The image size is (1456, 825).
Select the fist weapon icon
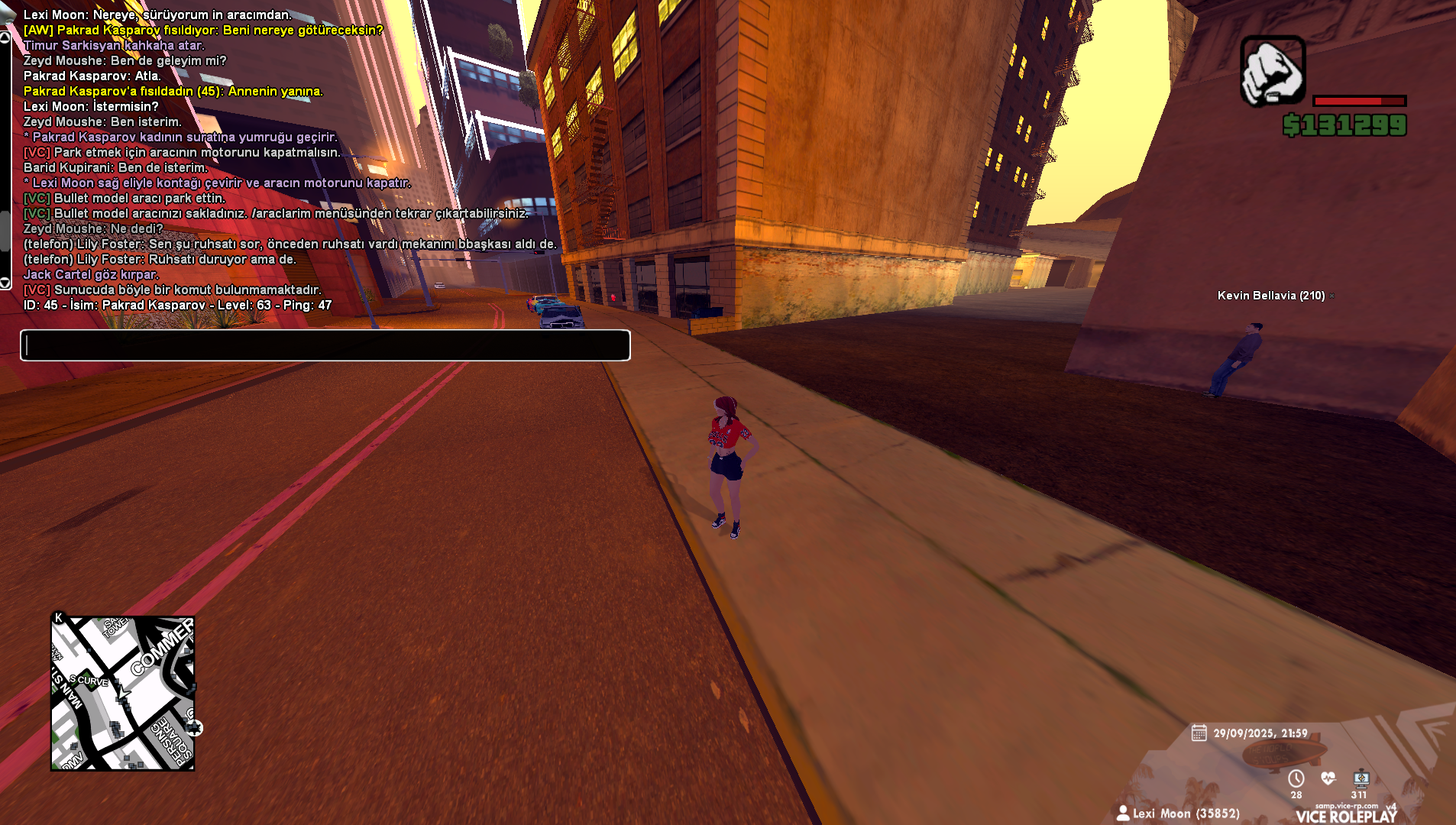[1272, 70]
